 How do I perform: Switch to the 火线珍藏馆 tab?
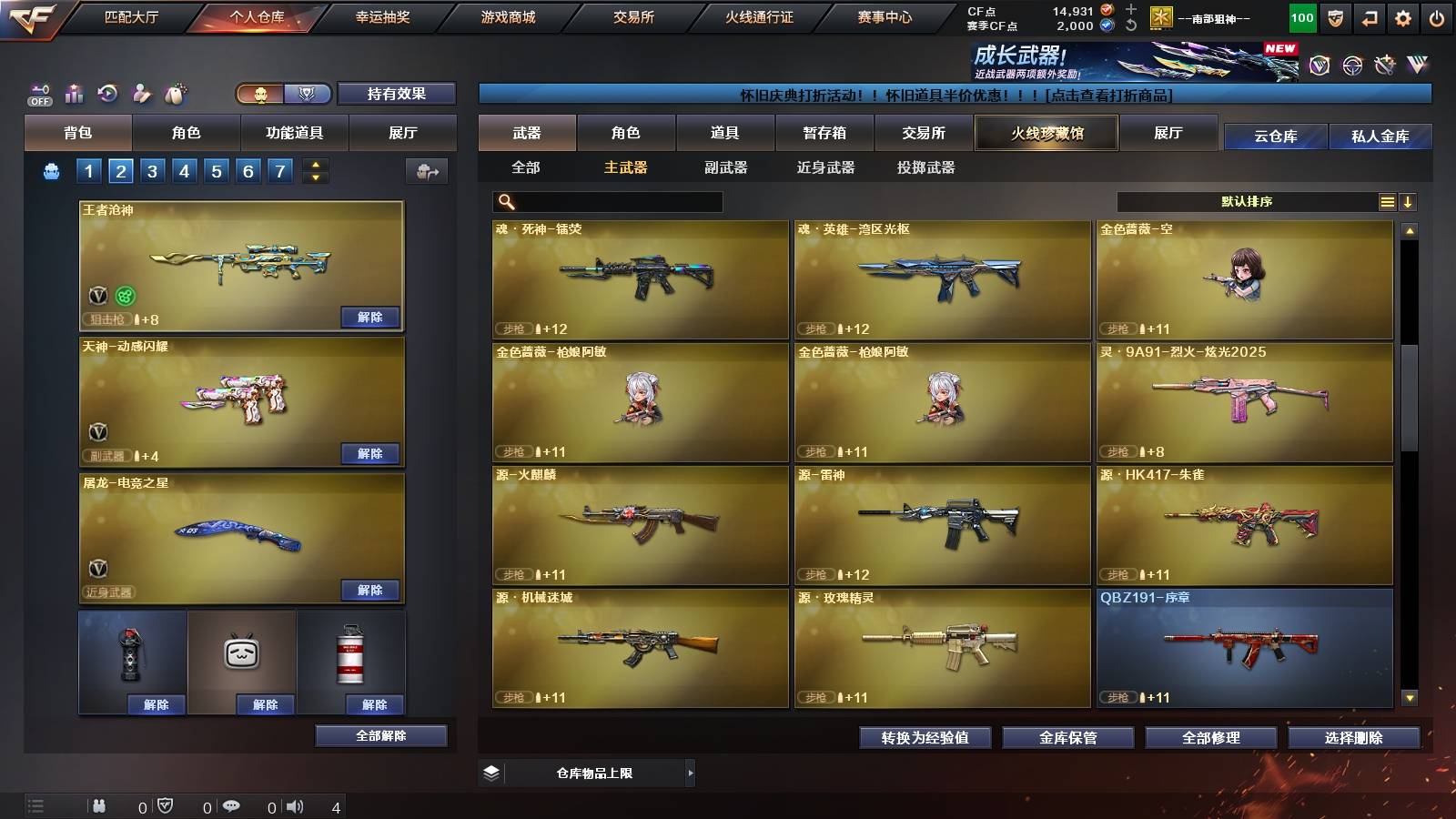1046,133
